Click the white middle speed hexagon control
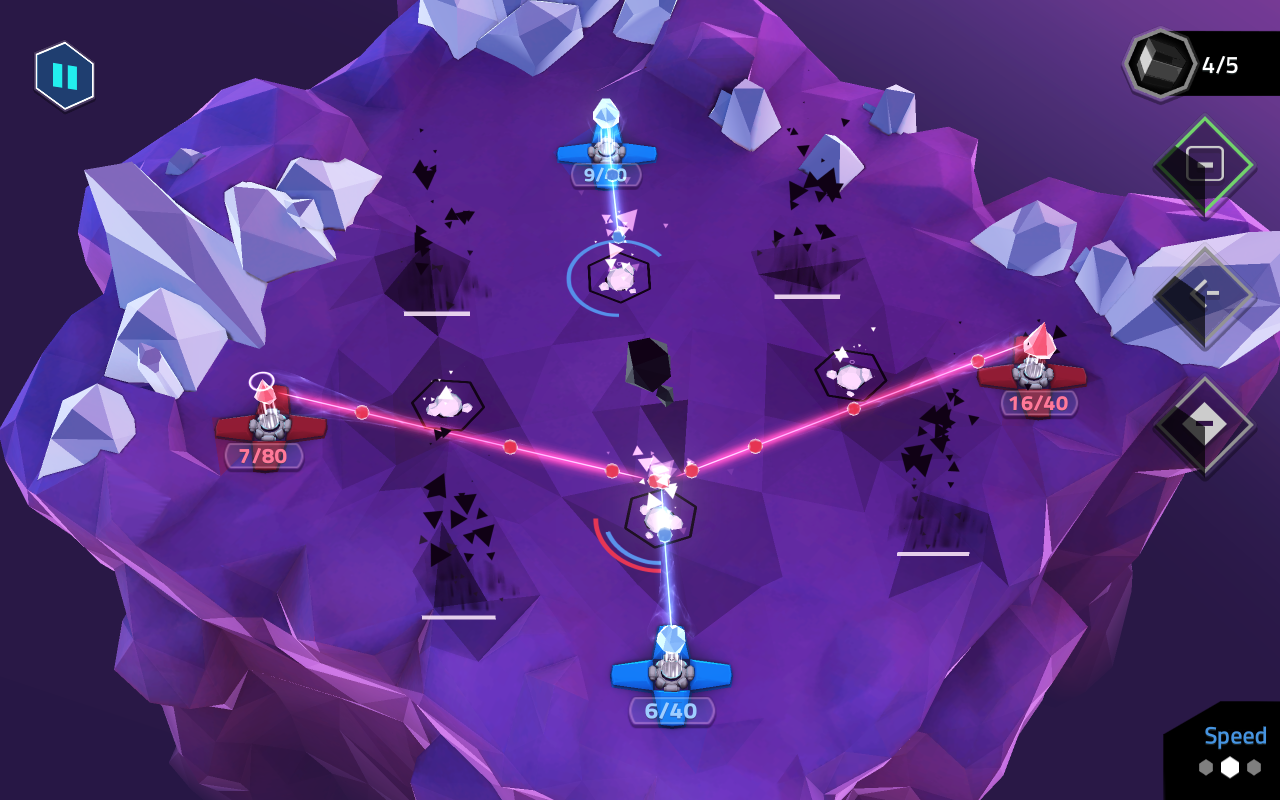Viewport: 1280px width, 800px height. [1230, 766]
